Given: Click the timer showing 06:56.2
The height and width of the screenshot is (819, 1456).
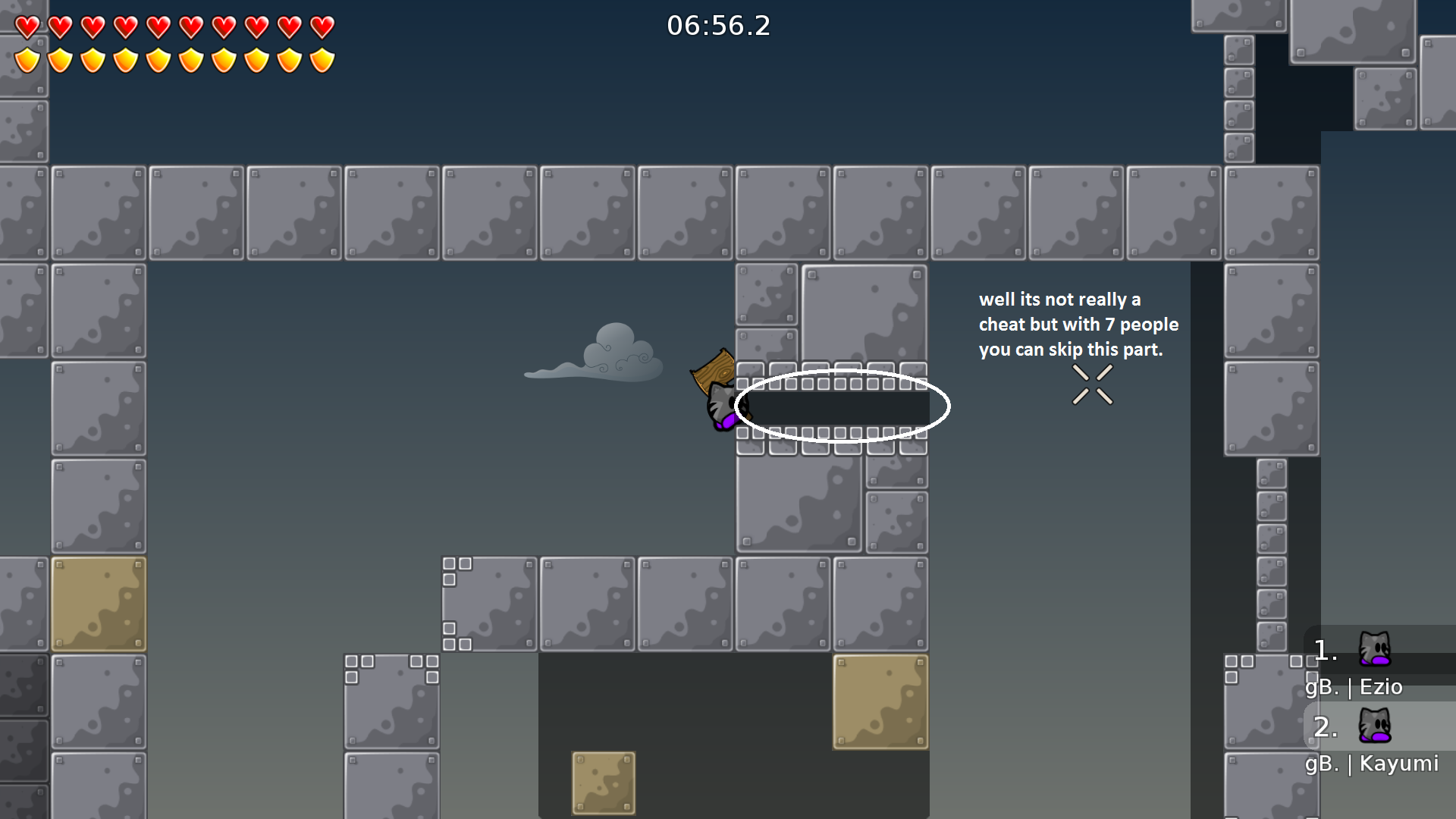Looking at the screenshot, I should pyautogui.click(x=717, y=26).
